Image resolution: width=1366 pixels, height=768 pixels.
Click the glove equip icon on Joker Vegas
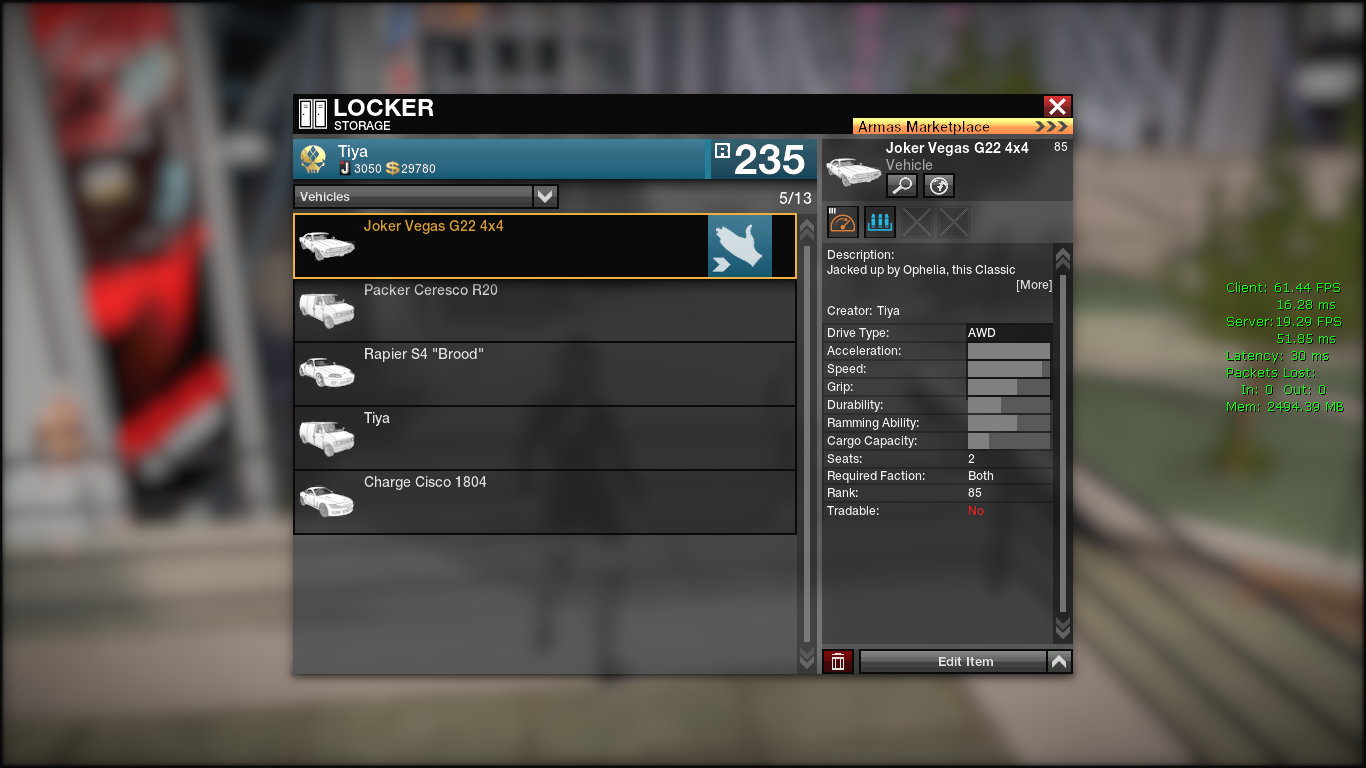pyautogui.click(x=740, y=246)
